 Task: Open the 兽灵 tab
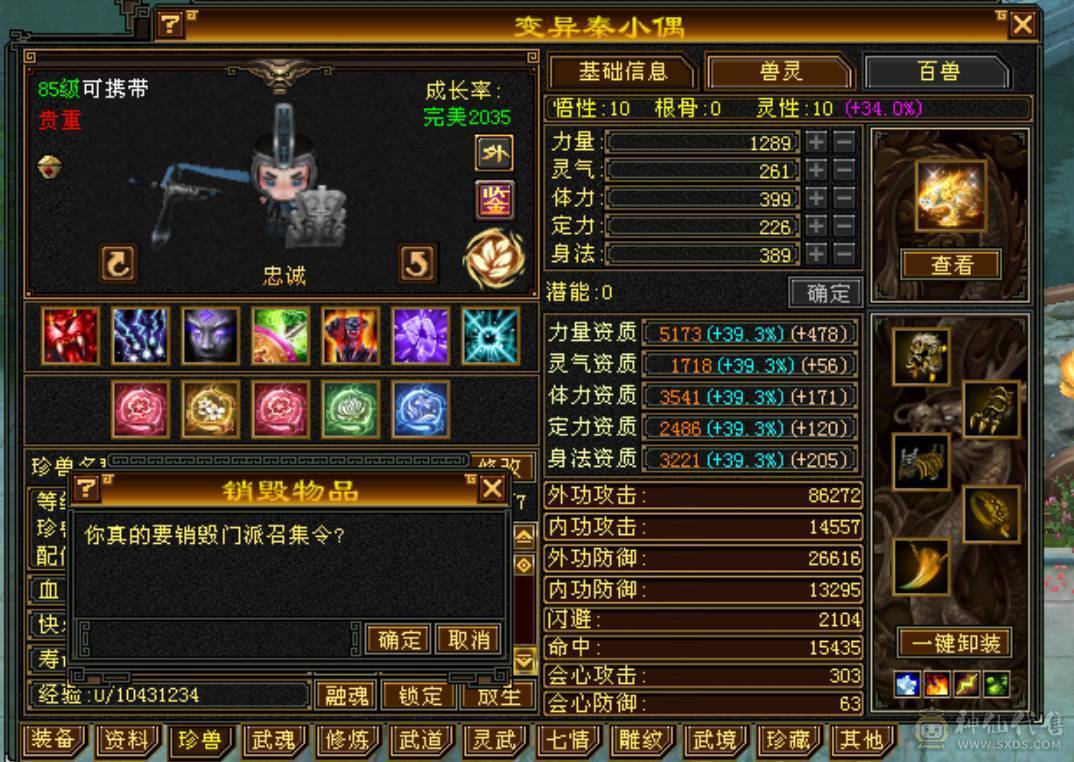[780, 72]
